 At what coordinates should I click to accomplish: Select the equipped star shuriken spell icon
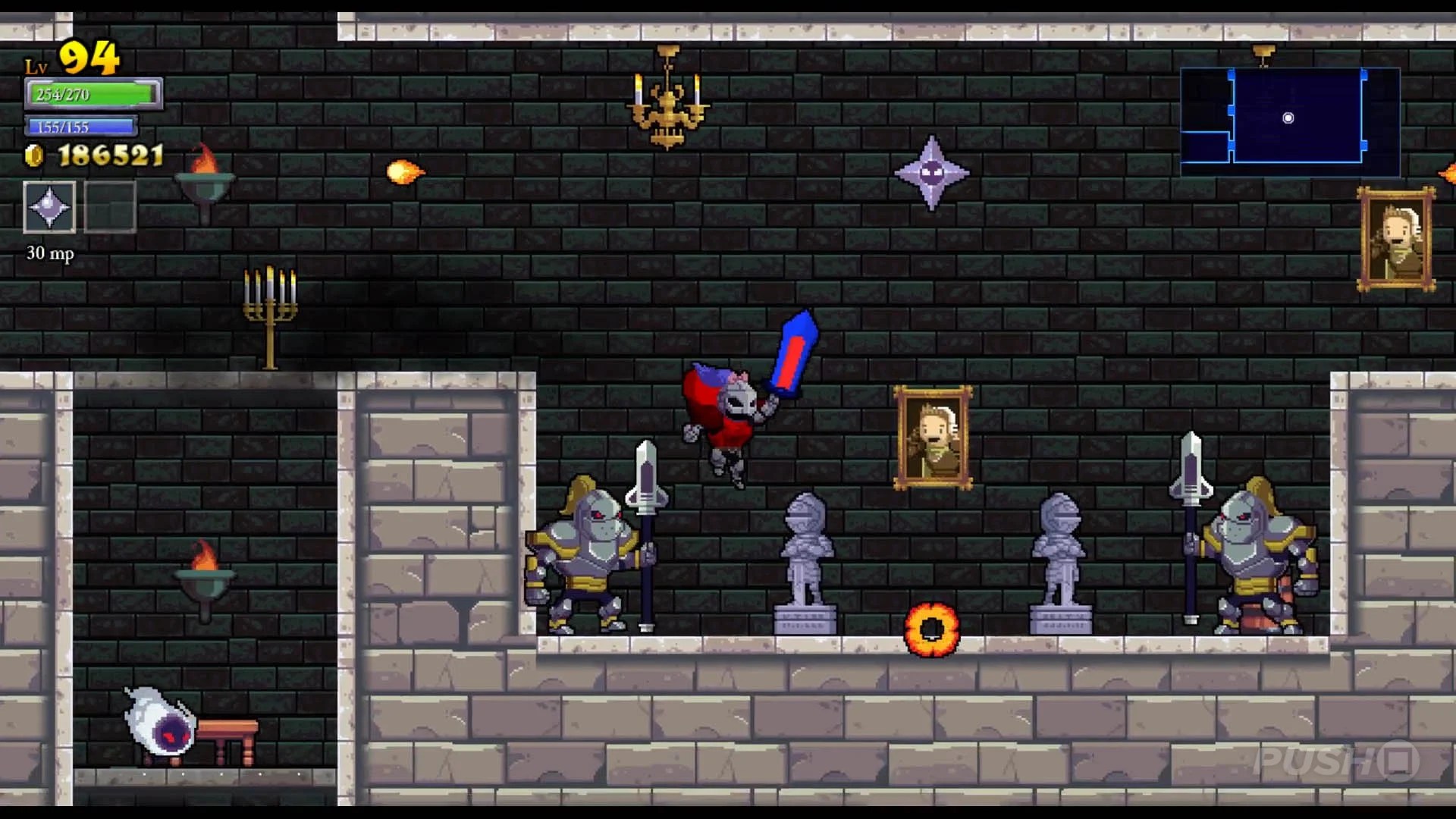(x=49, y=206)
